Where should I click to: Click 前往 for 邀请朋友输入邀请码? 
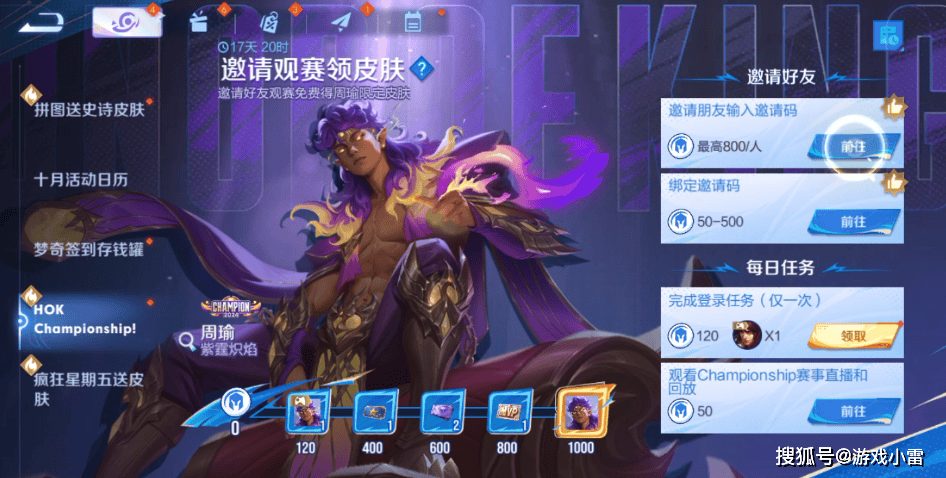[853, 146]
